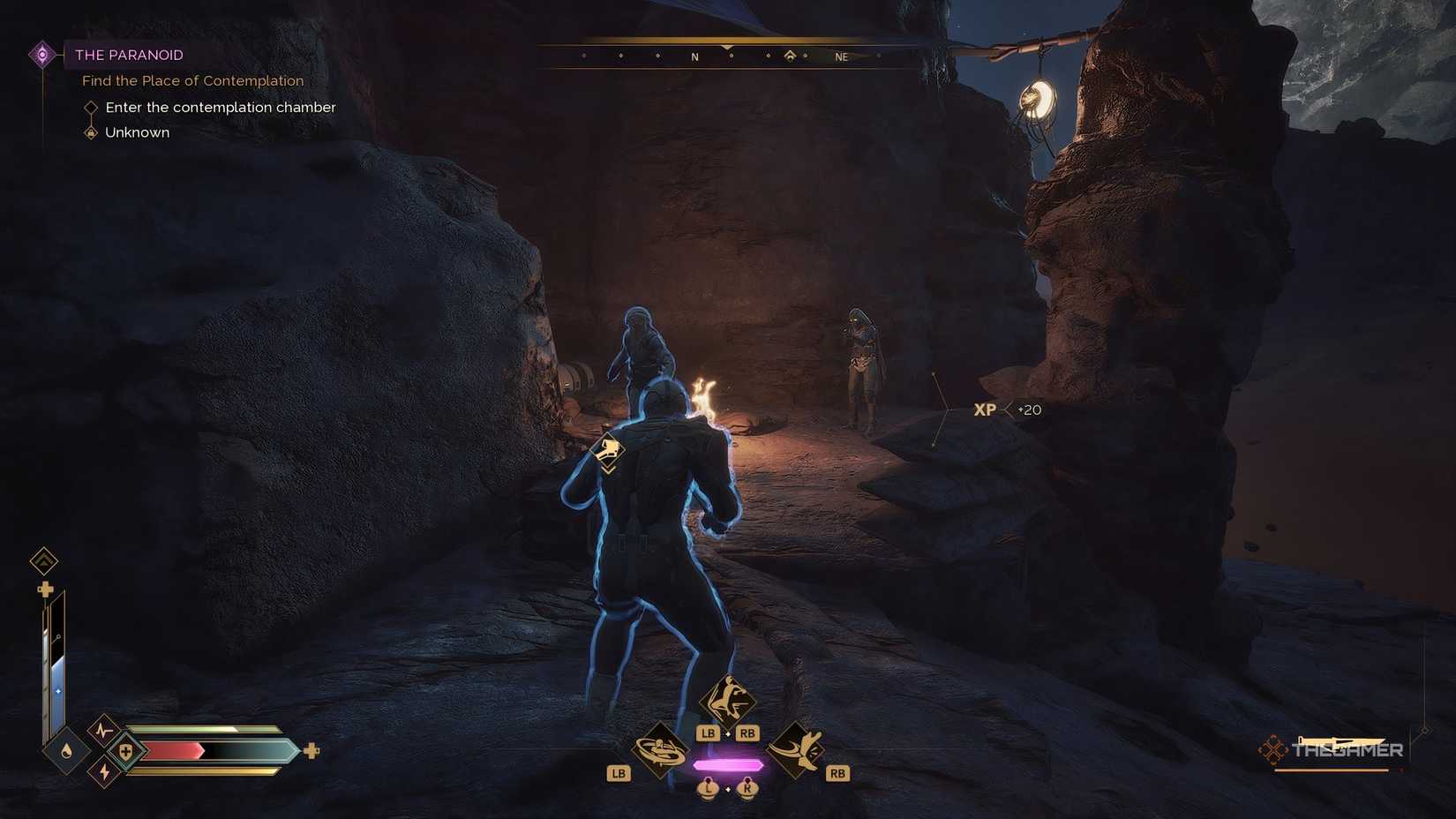Toggle the objective marker for Enter the contemplation chamber
1456x819 pixels.
[x=92, y=107]
